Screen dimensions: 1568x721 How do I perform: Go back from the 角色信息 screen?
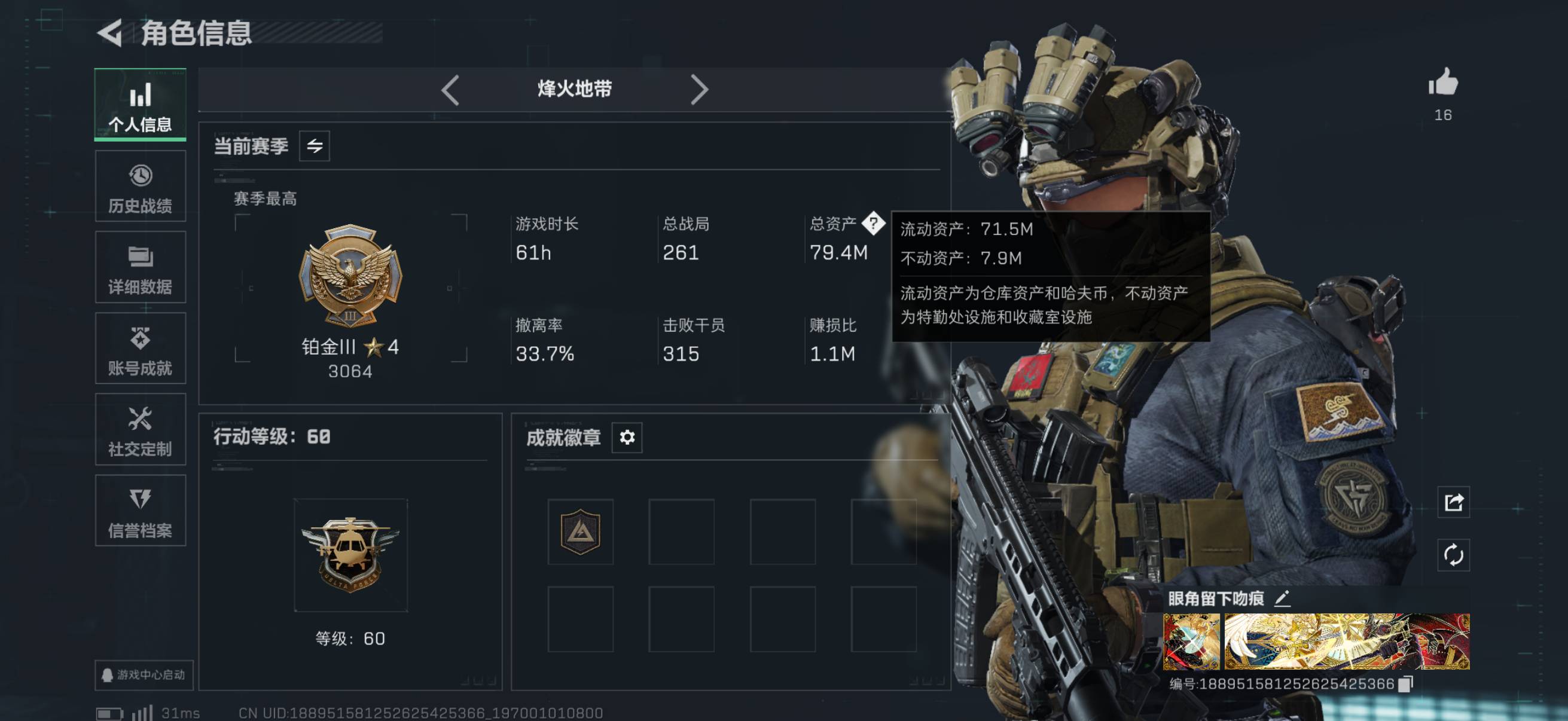click(x=110, y=33)
